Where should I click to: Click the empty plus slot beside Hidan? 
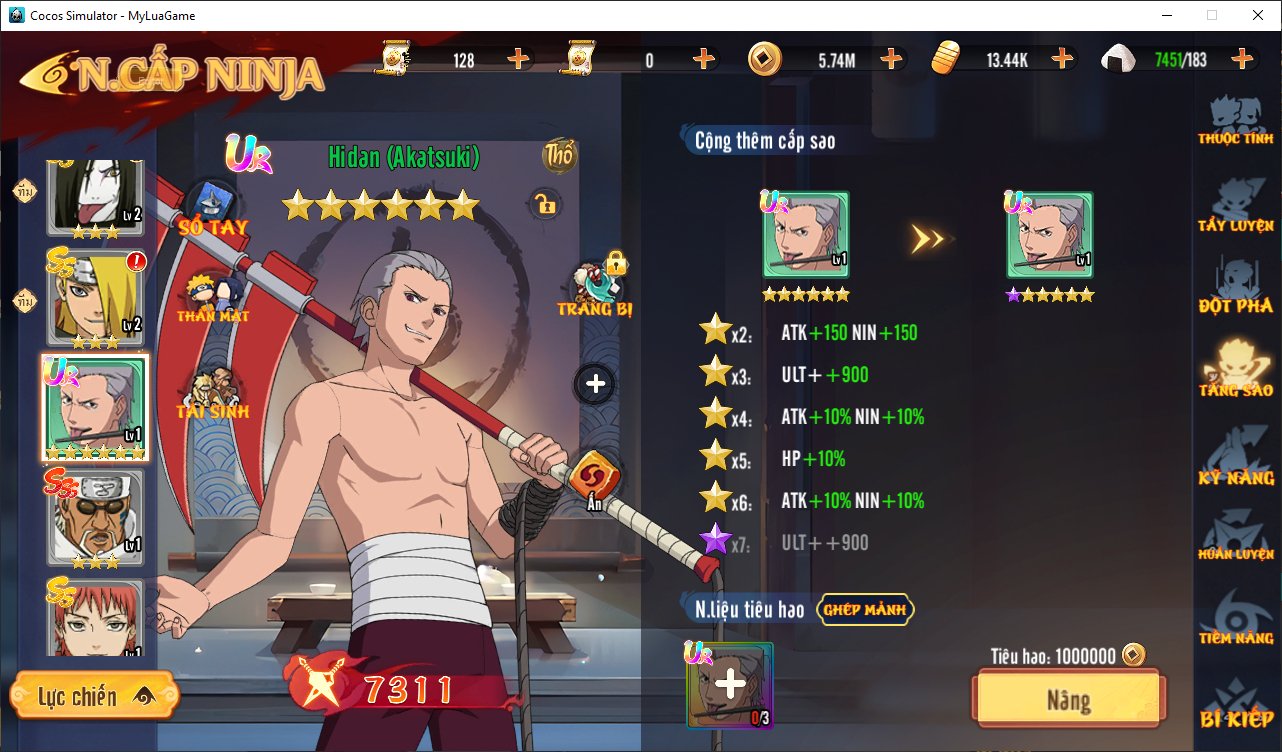tap(595, 383)
